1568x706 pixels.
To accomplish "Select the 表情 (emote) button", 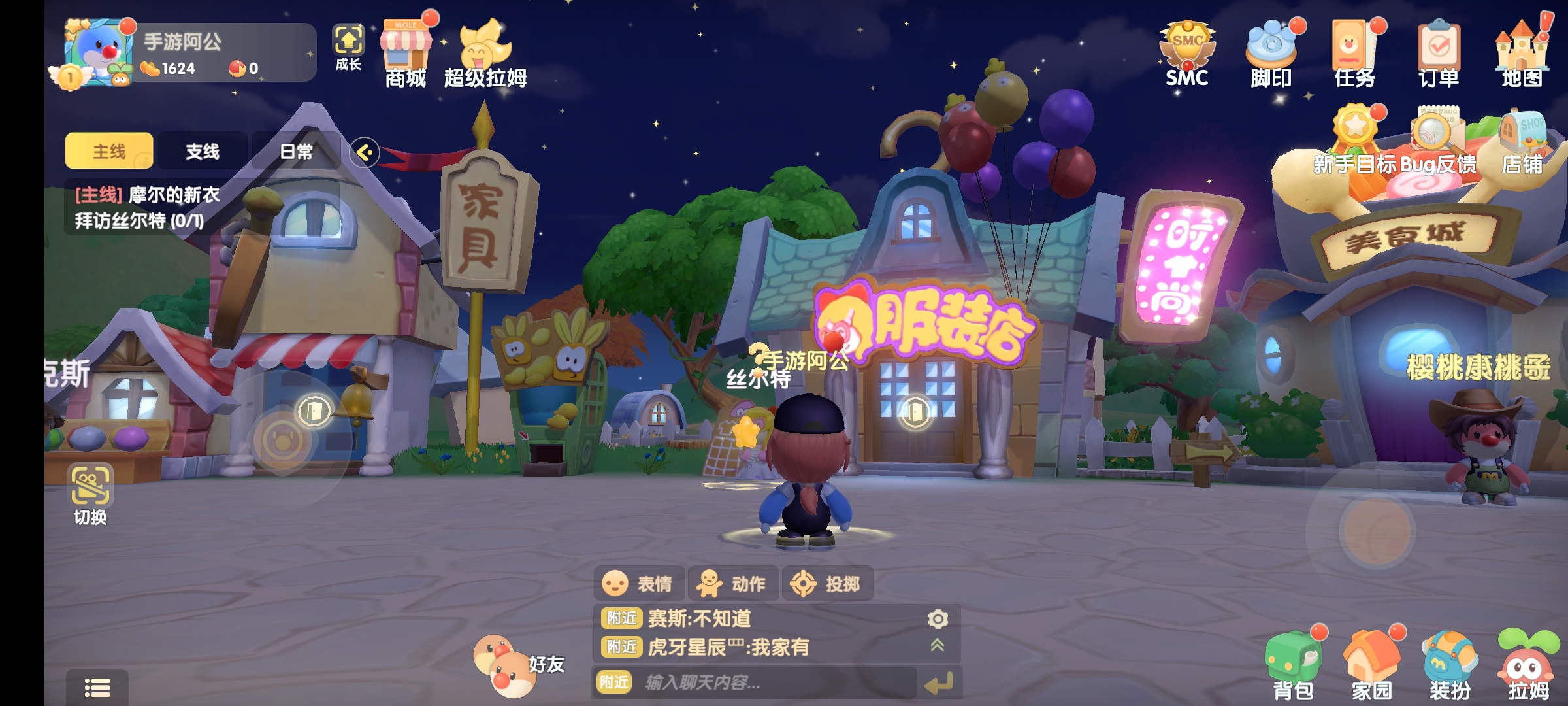I will (638, 584).
